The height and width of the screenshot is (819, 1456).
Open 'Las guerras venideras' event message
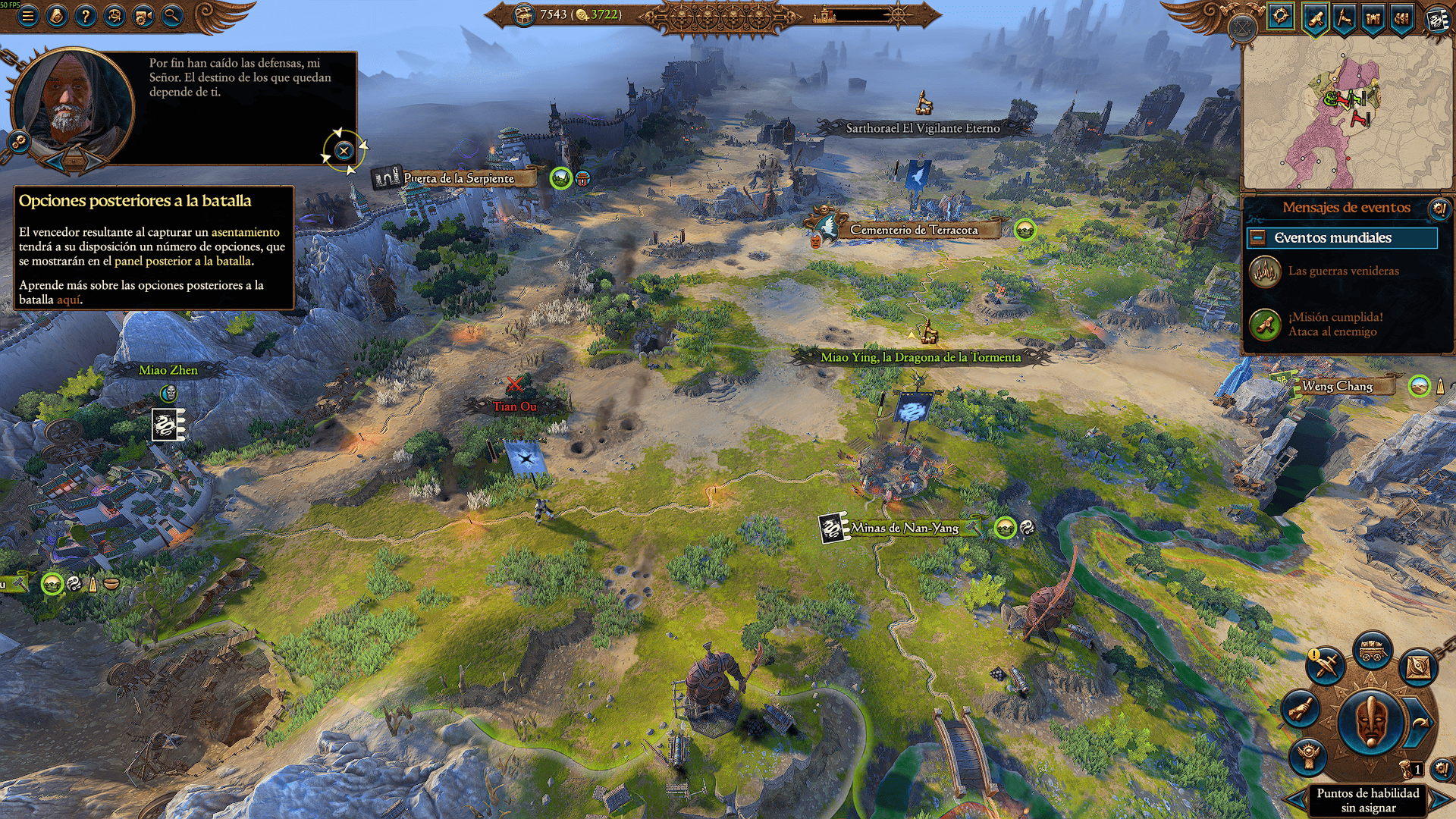click(1343, 271)
